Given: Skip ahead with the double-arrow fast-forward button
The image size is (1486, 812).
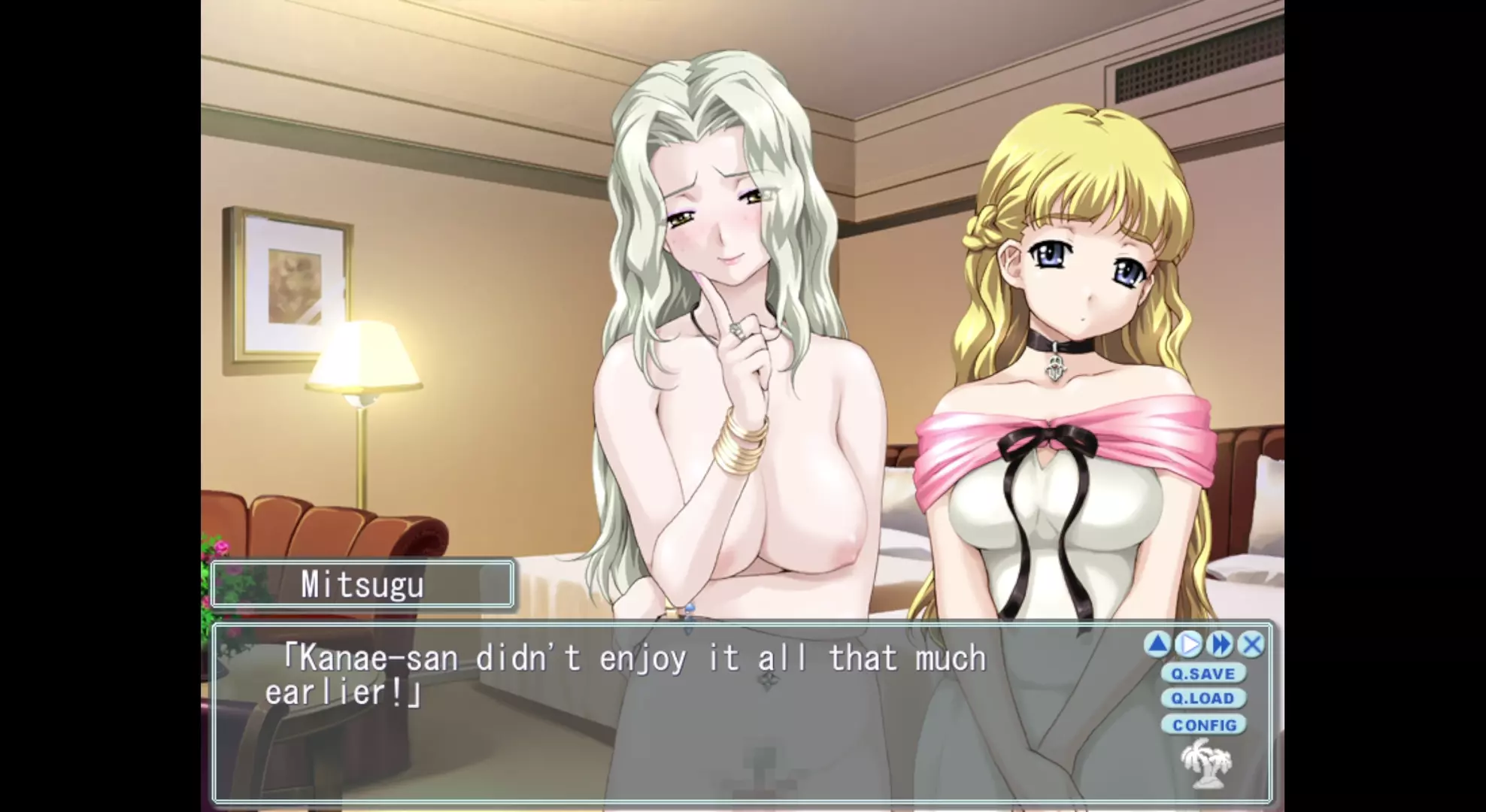Looking at the screenshot, I should [1221, 644].
